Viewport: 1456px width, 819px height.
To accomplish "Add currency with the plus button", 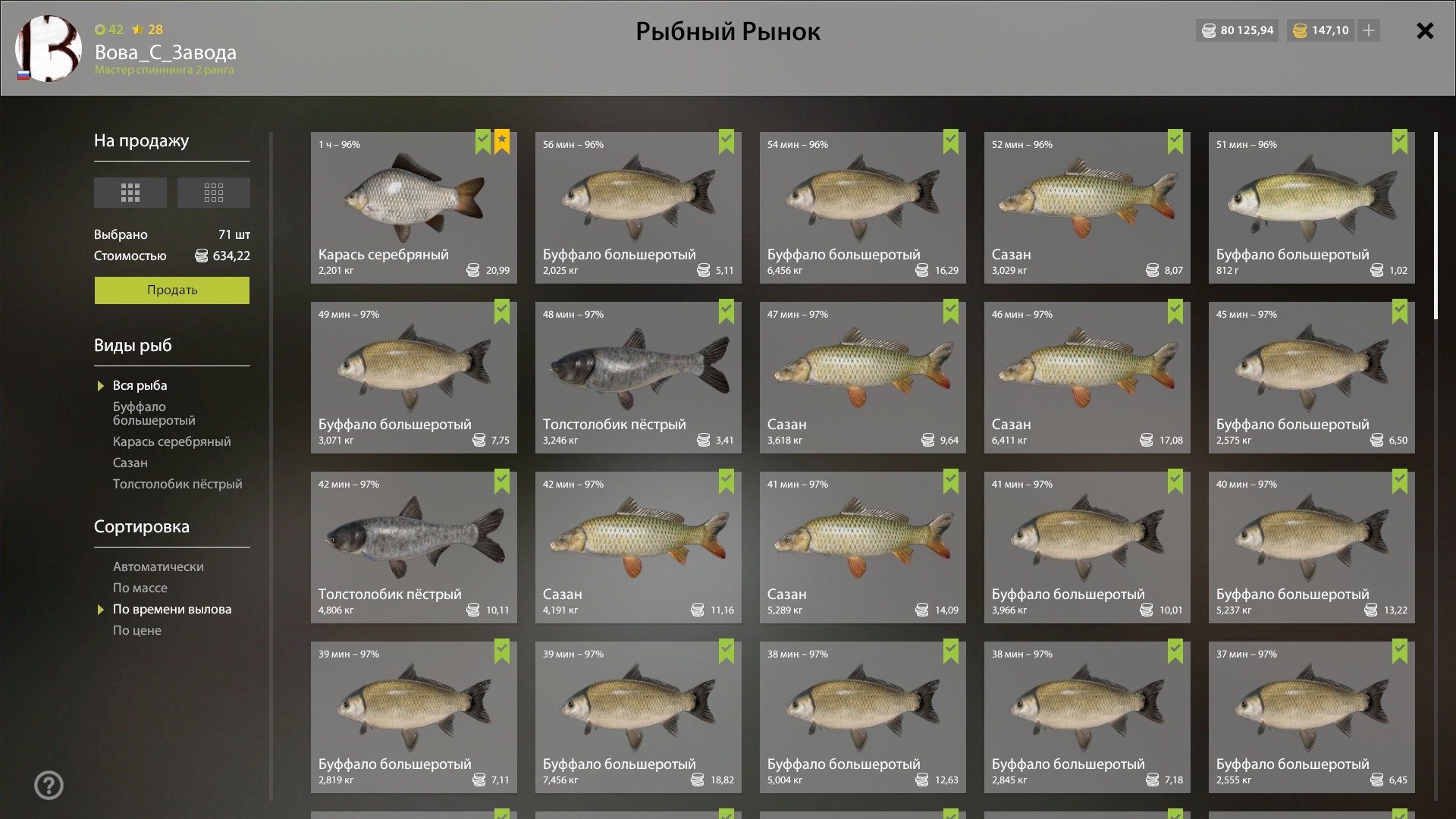I will [x=1369, y=30].
